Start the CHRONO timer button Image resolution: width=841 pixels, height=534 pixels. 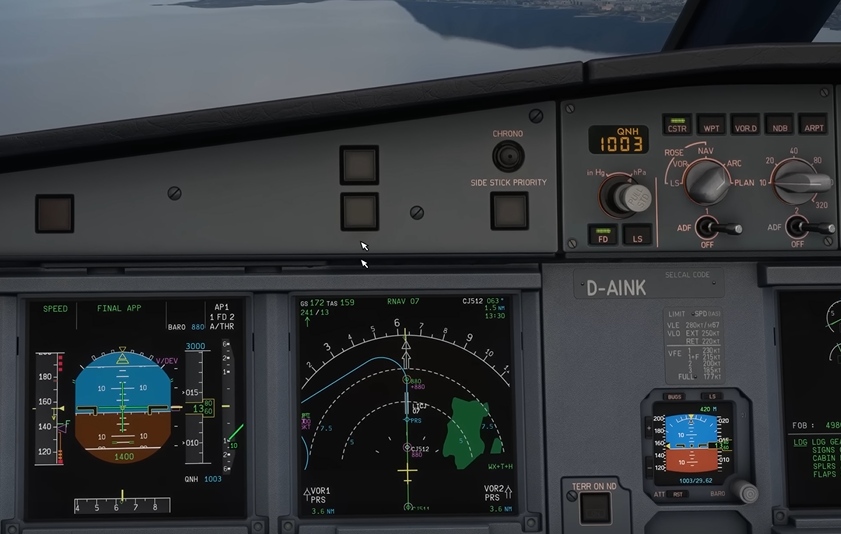click(508, 156)
